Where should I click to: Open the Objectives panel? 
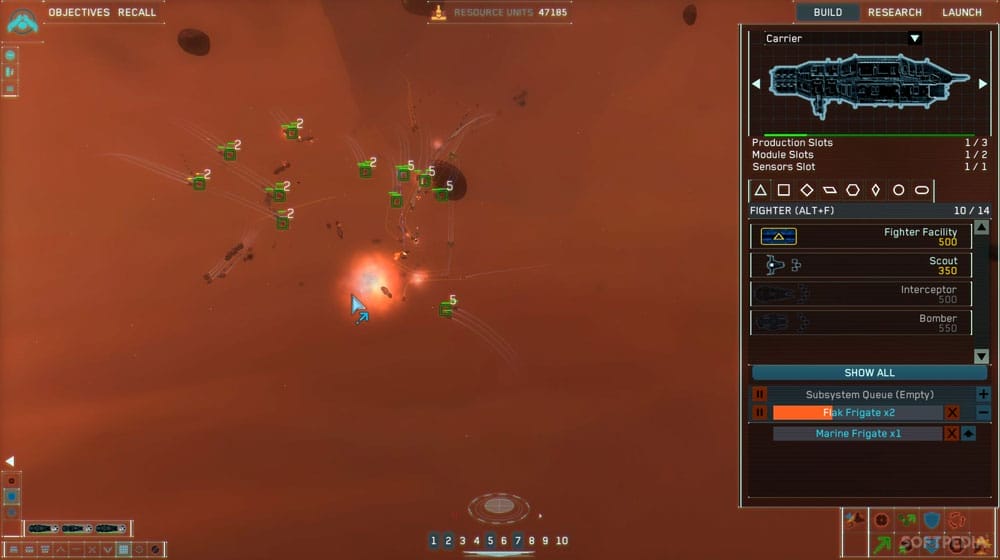(79, 12)
